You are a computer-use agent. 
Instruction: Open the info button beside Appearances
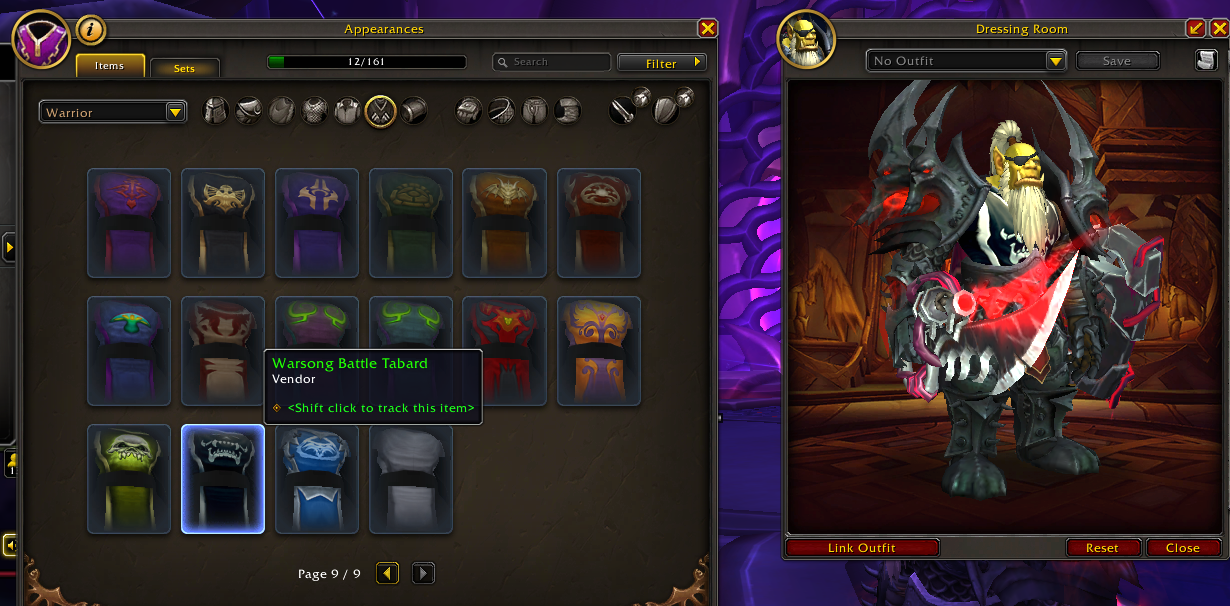(x=91, y=30)
